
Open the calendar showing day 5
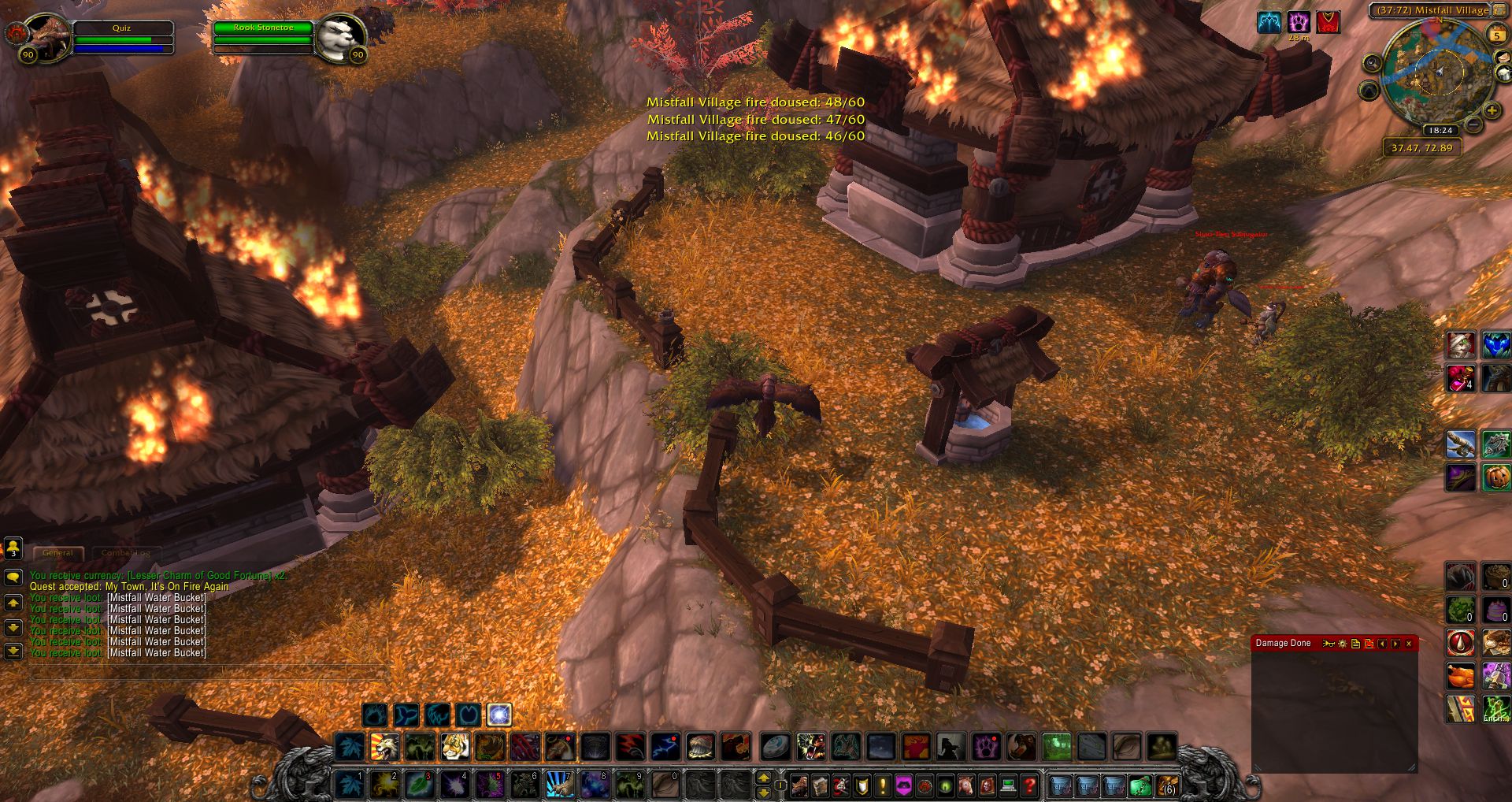[x=1496, y=35]
